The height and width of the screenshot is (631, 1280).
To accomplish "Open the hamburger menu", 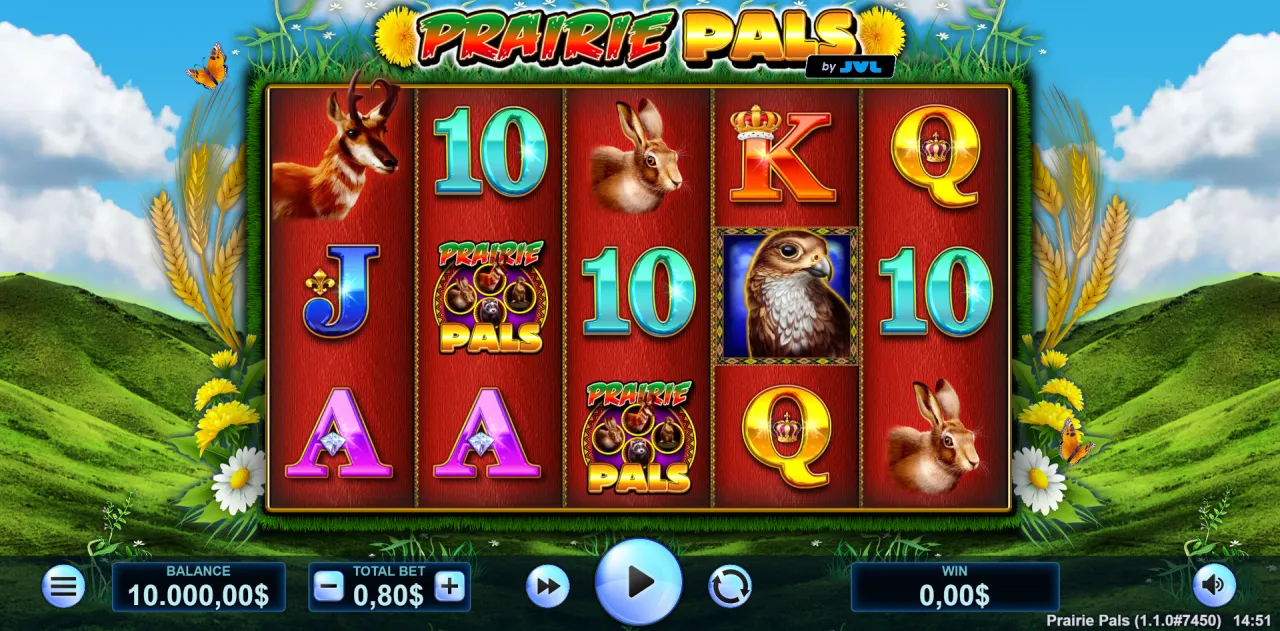I will click(x=63, y=586).
